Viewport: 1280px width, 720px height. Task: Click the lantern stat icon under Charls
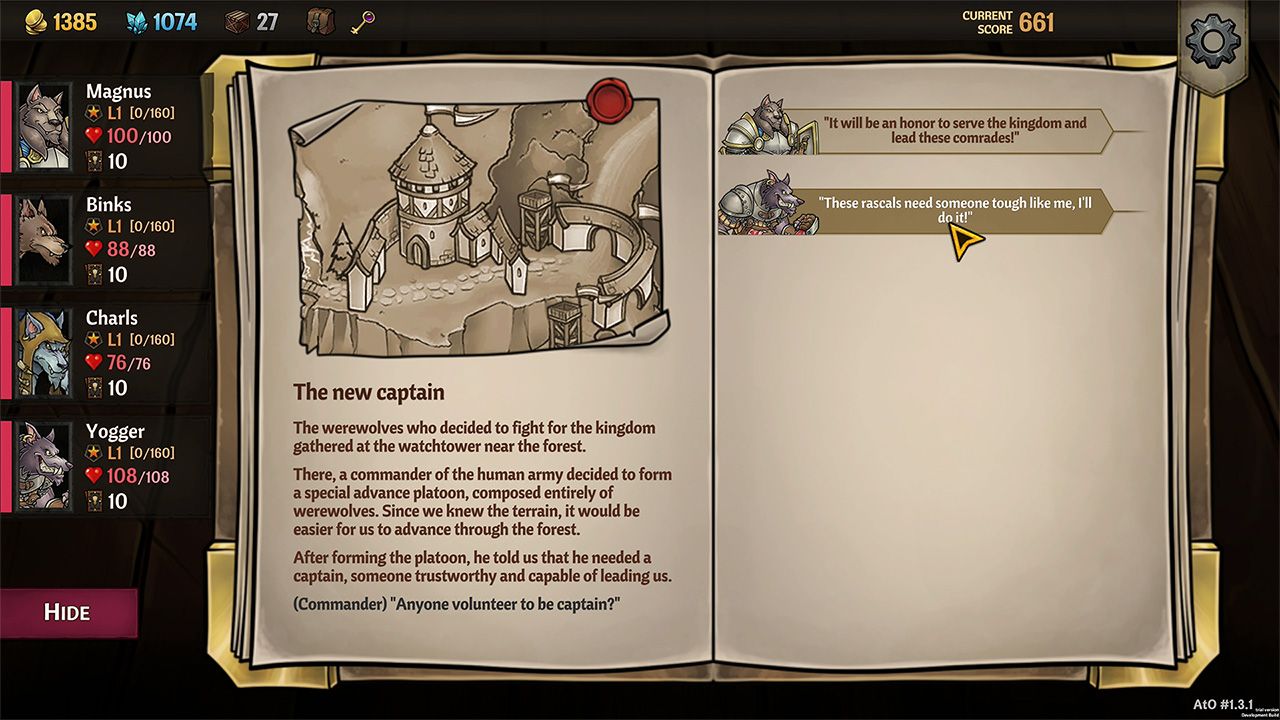pyautogui.click(x=92, y=388)
